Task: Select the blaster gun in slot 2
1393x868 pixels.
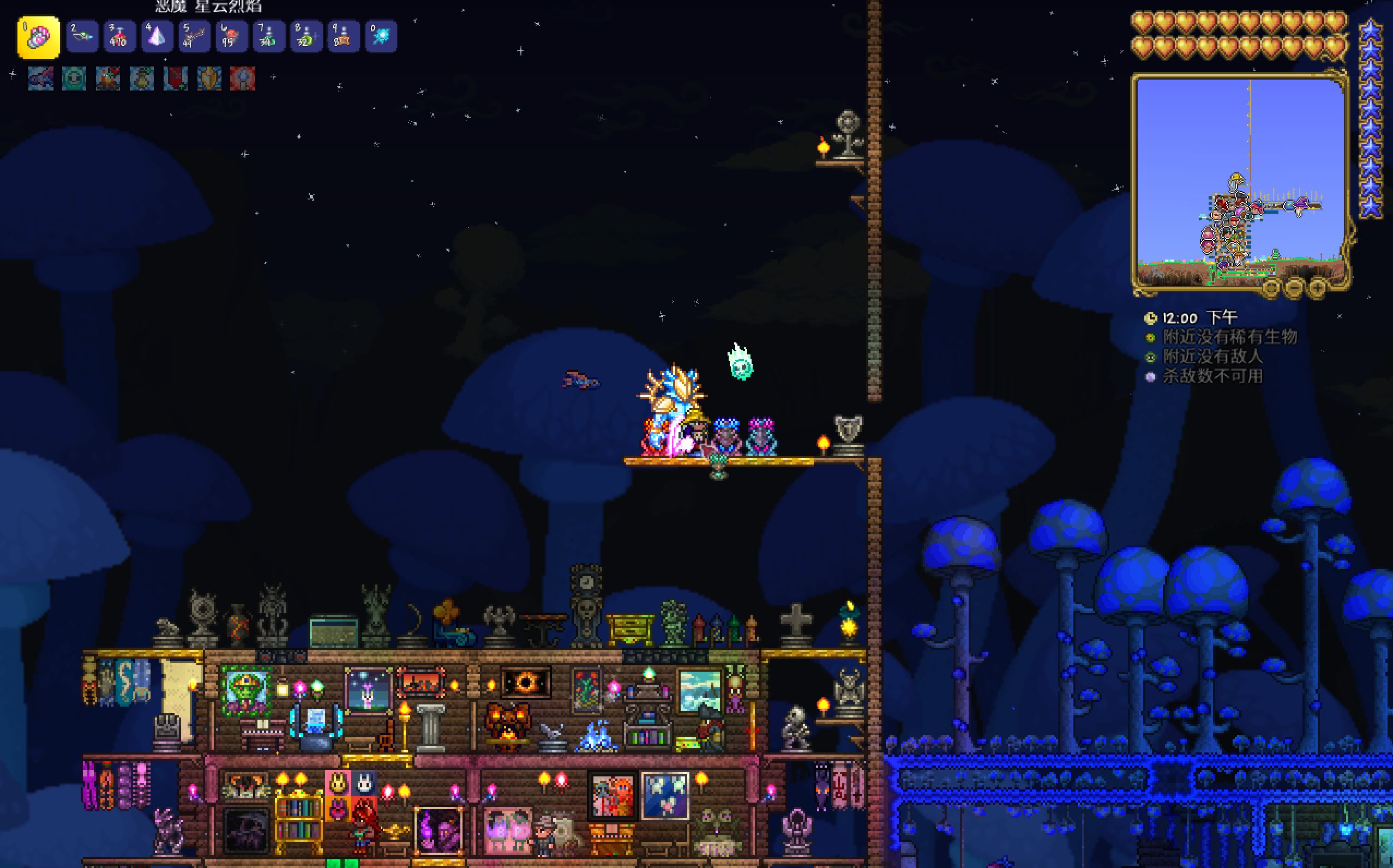Action: pyautogui.click(x=82, y=37)
